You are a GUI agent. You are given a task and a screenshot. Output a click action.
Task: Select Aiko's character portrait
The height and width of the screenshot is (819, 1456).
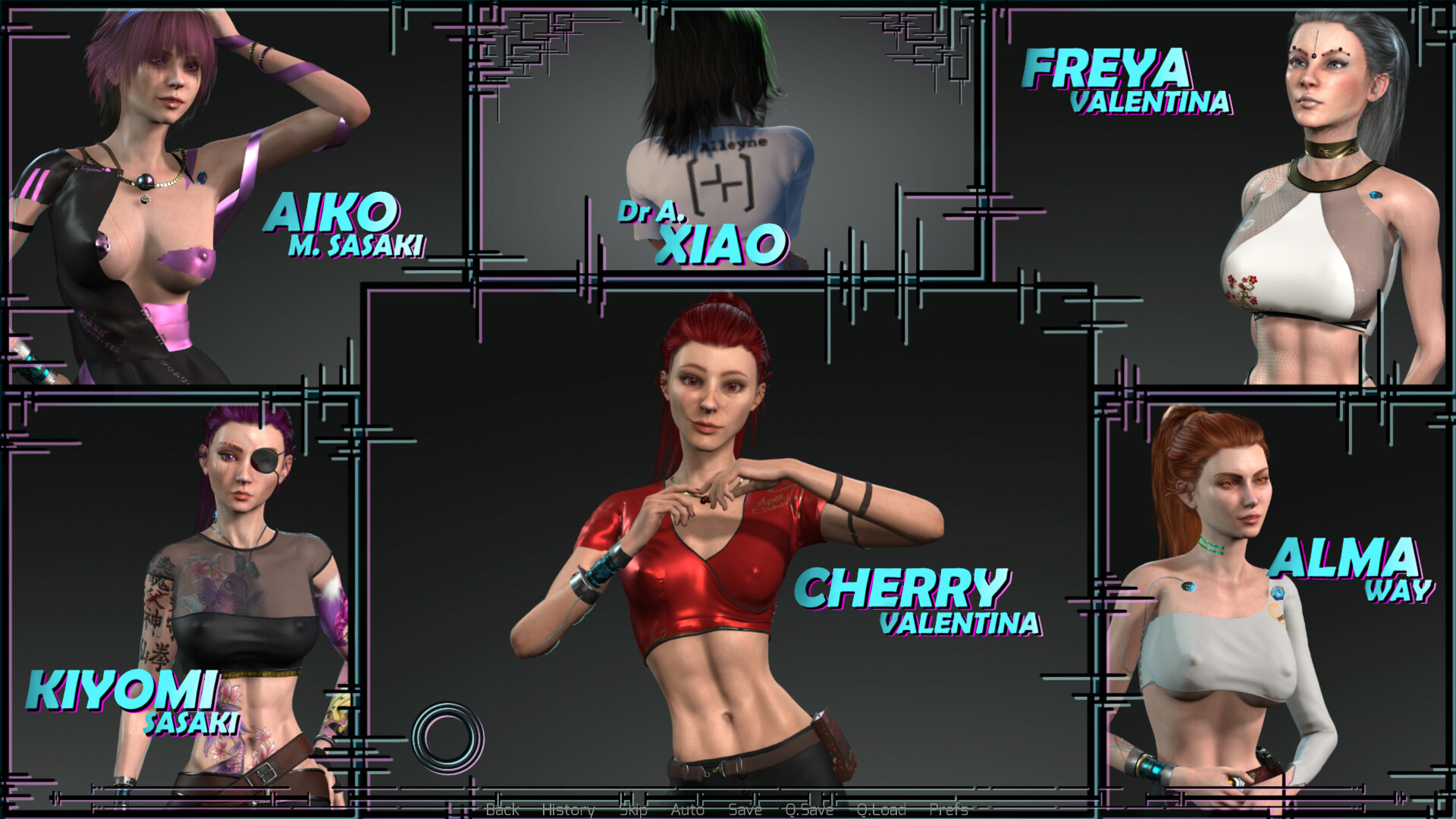(x=152, y=190)
